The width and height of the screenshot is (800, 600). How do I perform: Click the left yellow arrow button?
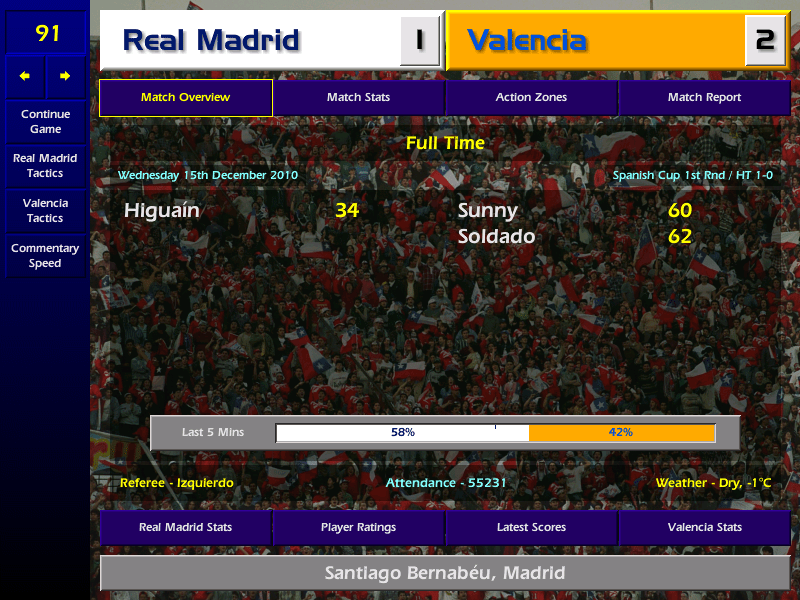point(25,76)
